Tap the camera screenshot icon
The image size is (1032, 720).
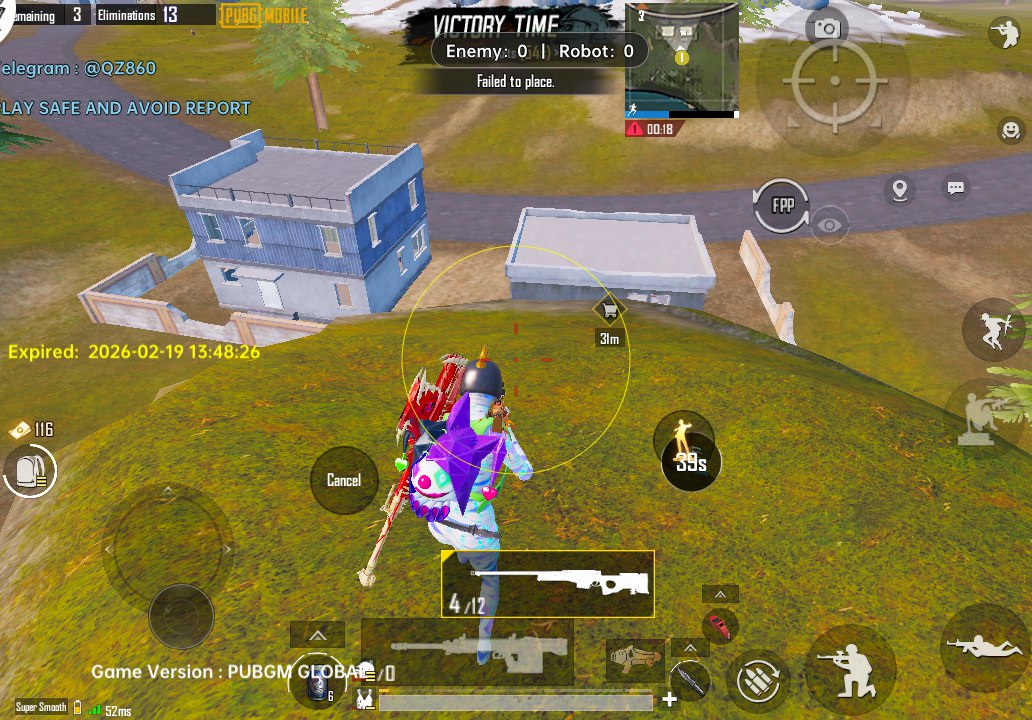pyautogui.click(x=827, y=28)
